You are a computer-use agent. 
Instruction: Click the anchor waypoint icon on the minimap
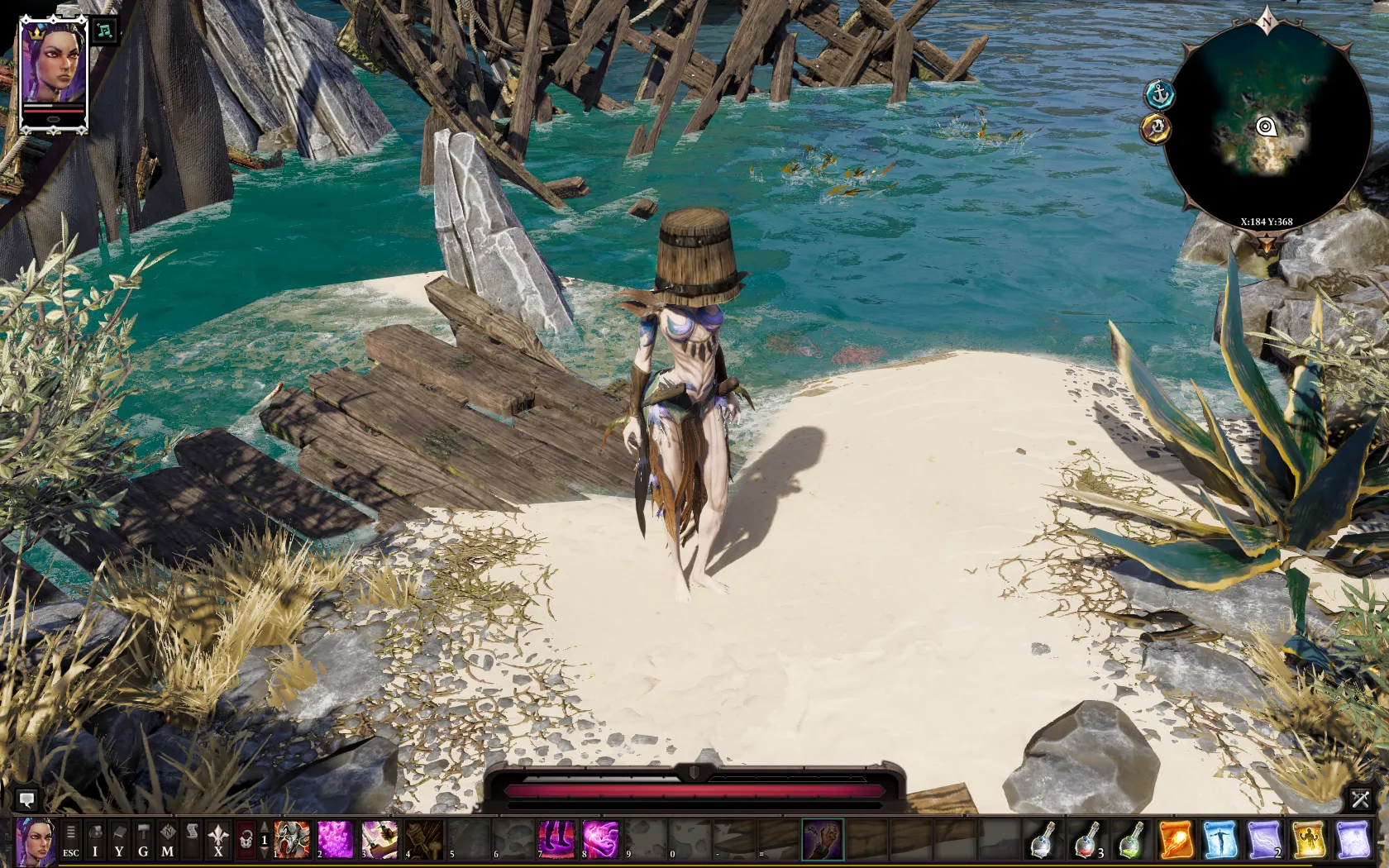point(1161,95)
